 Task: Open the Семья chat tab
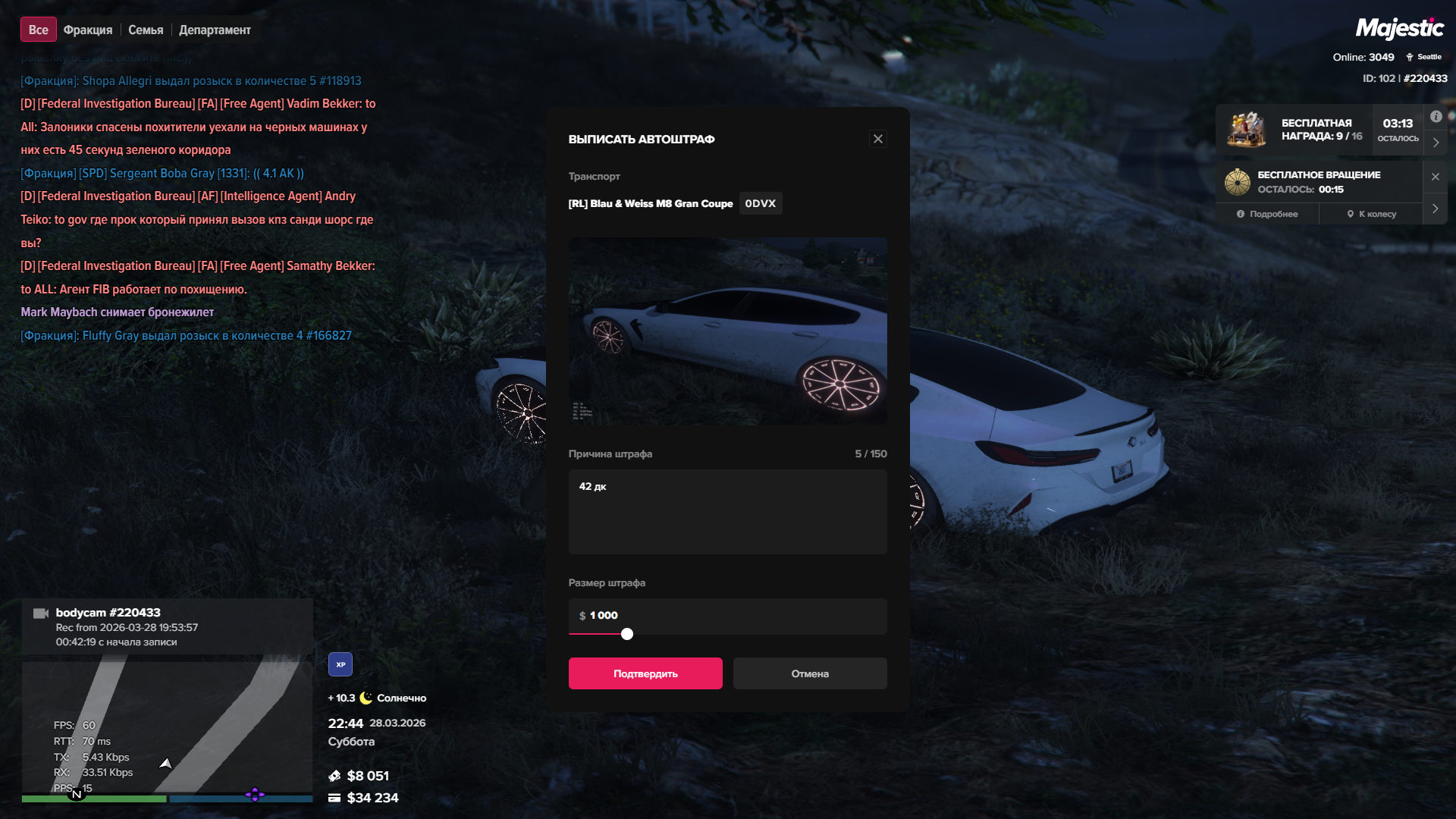tap(146, 30)
